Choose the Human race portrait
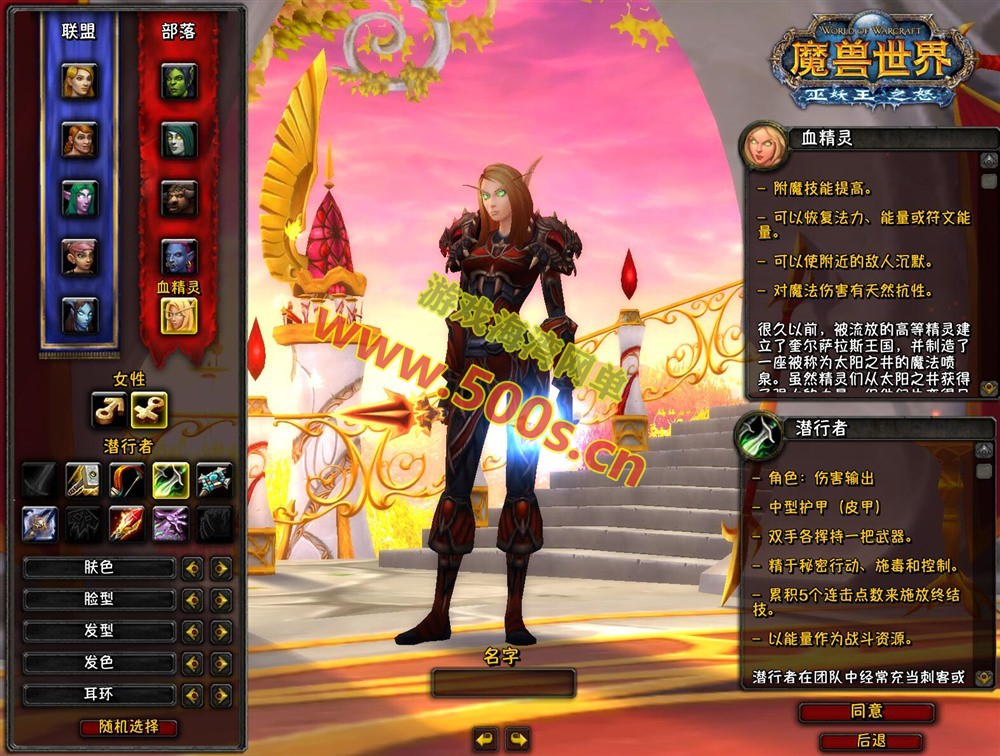 [x=79, y=80]
